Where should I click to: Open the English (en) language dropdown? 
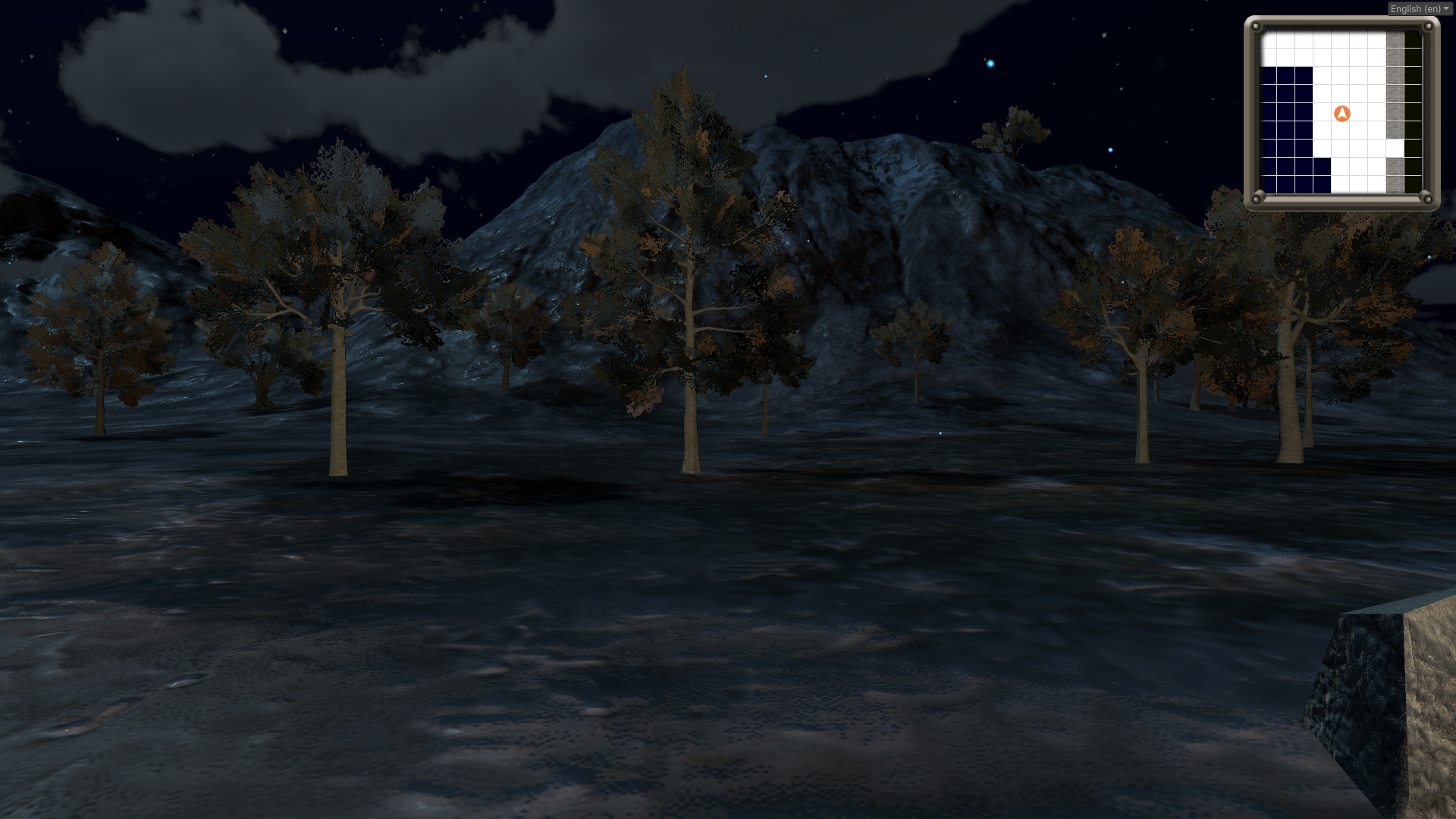(x=1418, y=9)
